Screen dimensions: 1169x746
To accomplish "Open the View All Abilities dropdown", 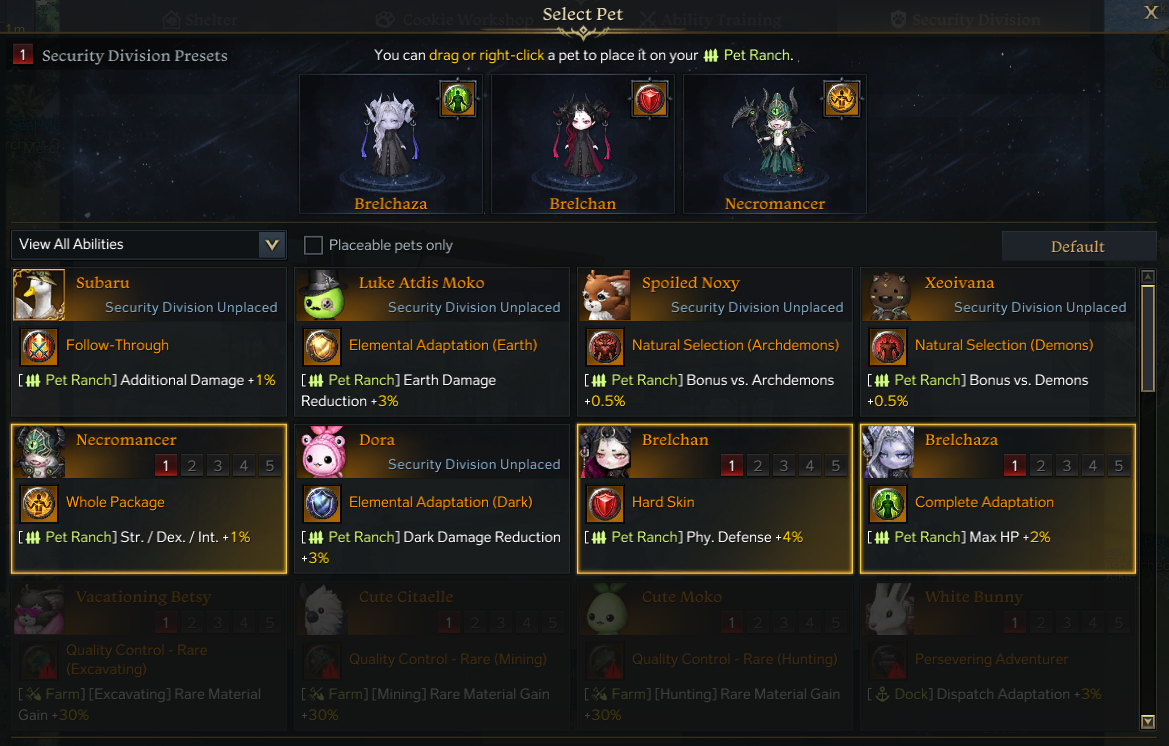I will [148, 245].
